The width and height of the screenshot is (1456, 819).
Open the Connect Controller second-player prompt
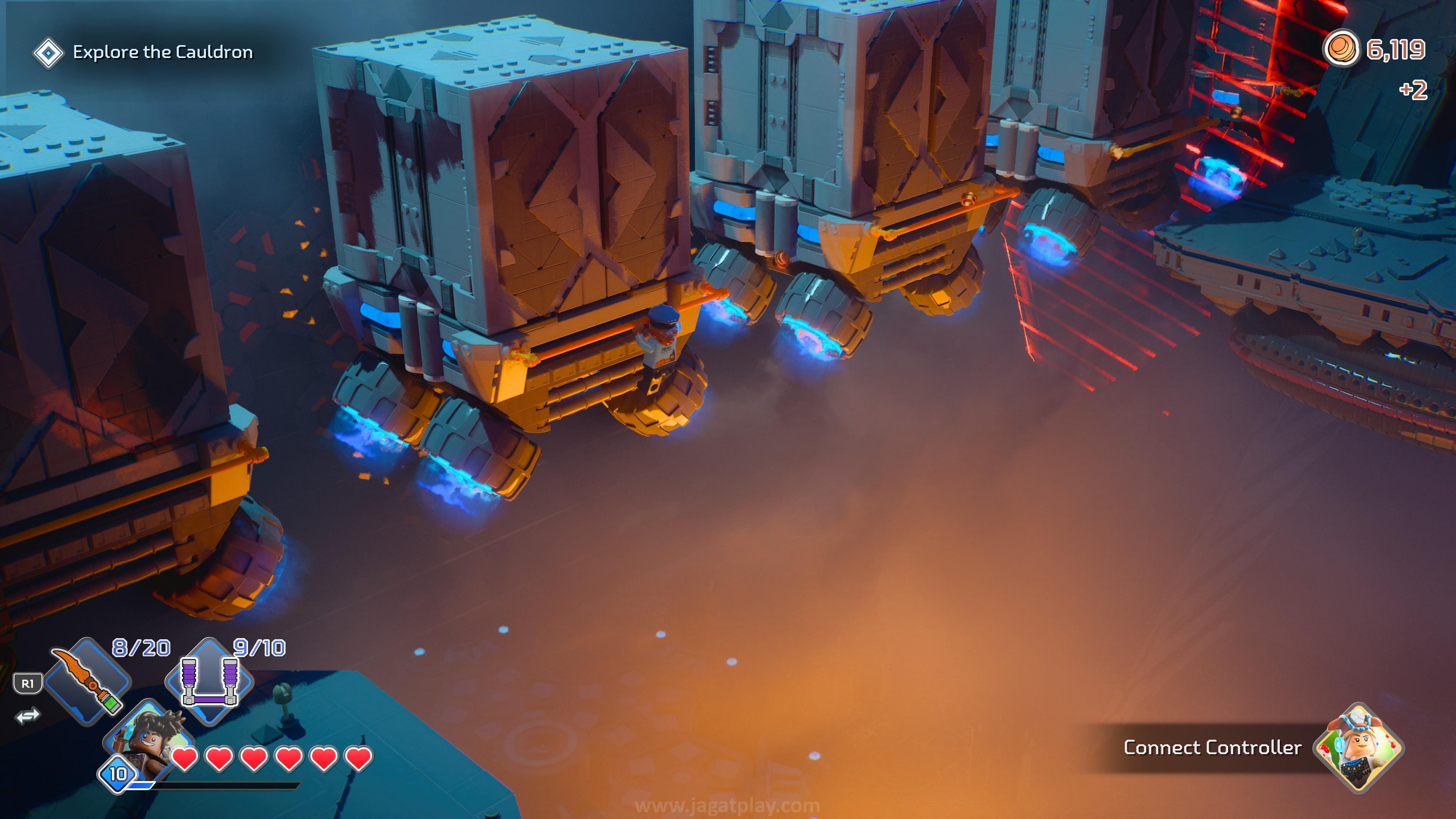(x=1212, y=748)
